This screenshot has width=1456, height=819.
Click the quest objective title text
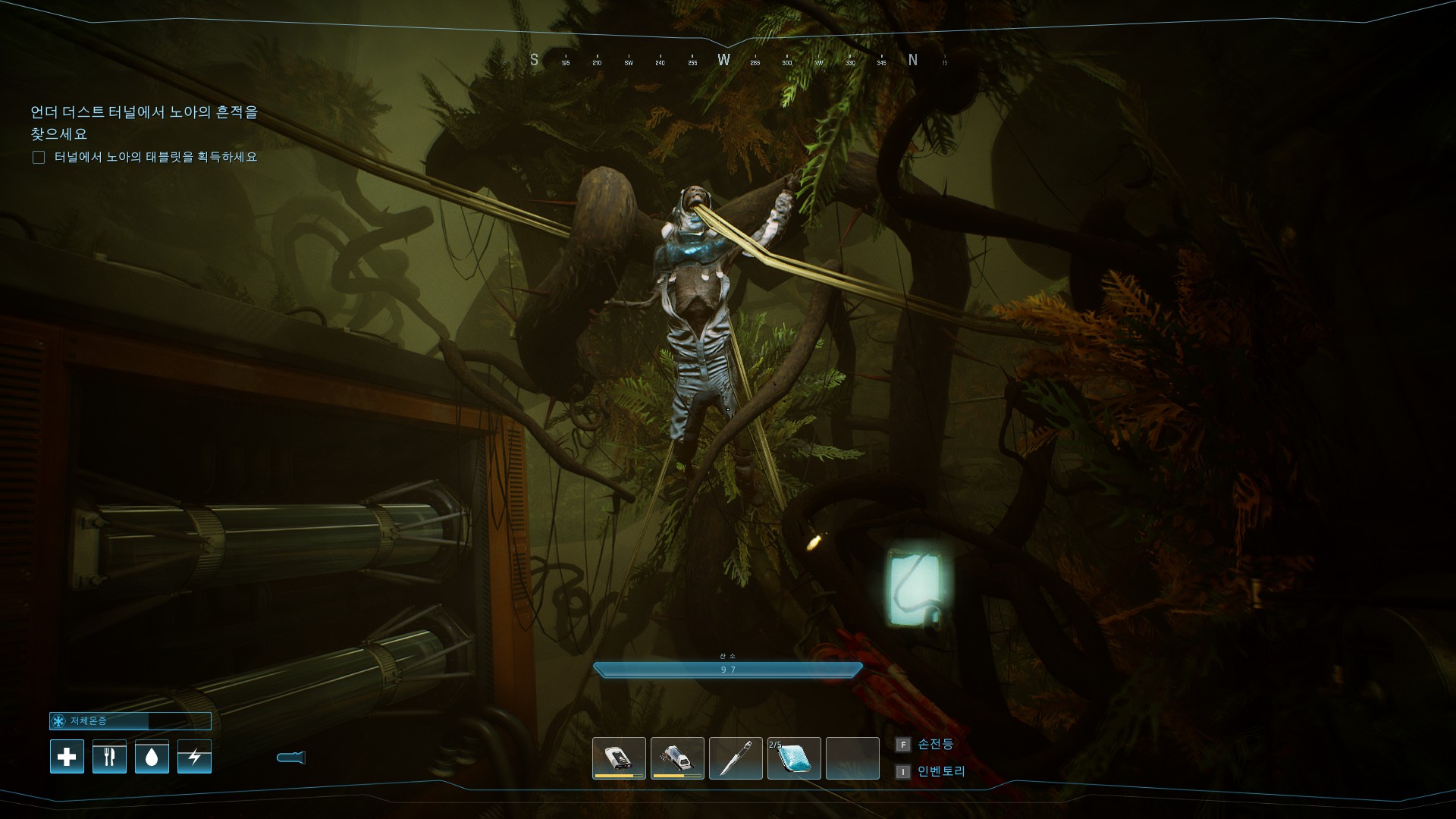click(x=144, y=123)
